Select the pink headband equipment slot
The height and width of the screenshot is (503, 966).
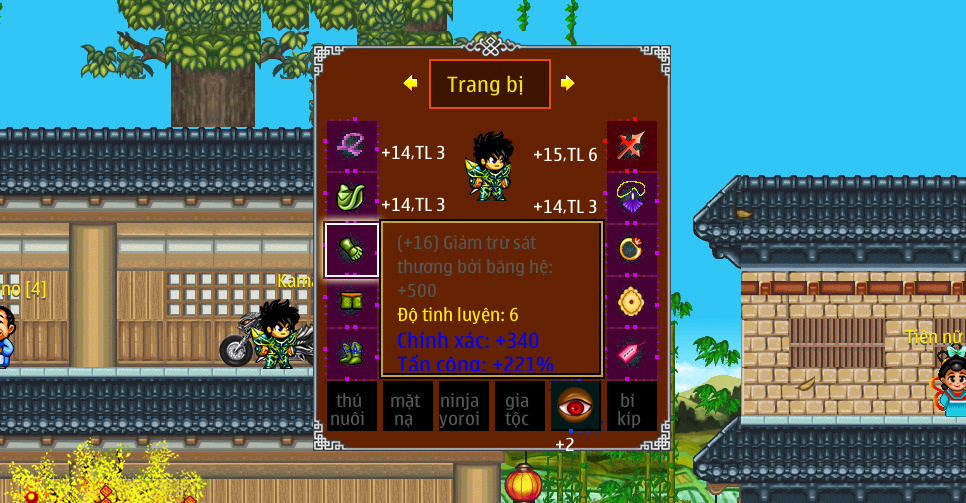click(x=352, y=146)
